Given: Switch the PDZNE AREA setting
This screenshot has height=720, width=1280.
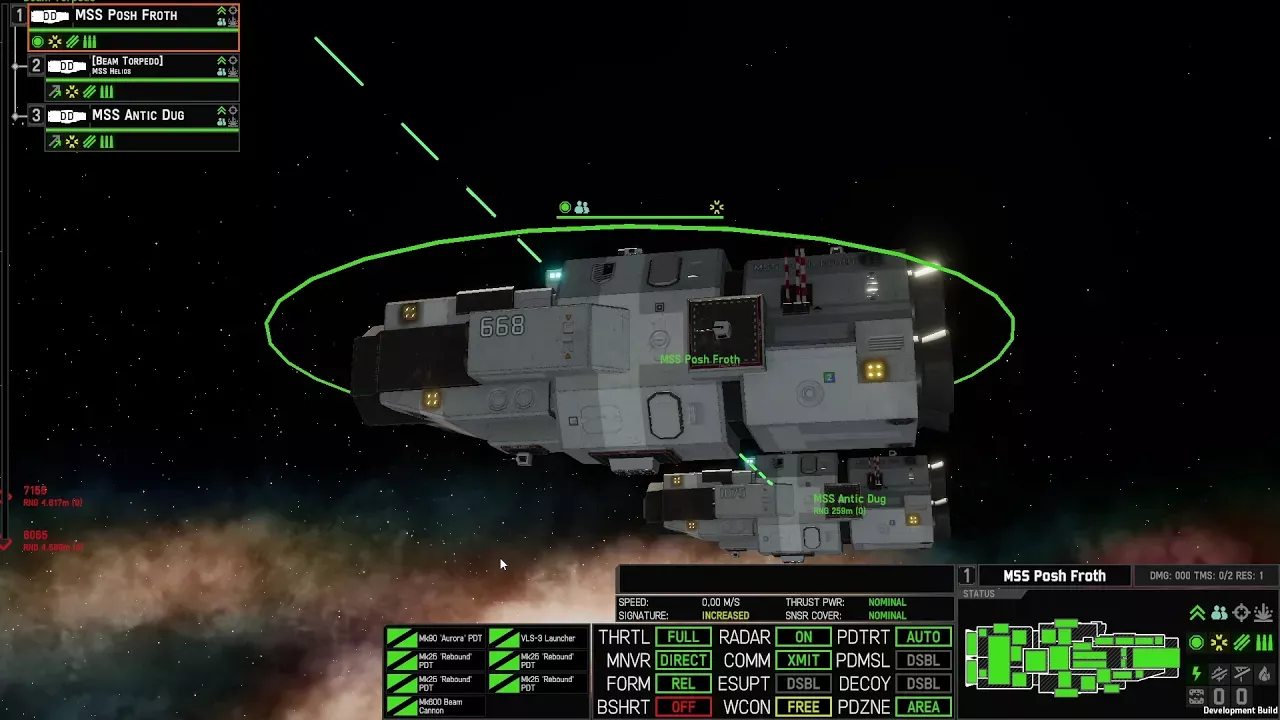Looking at the screenshot, I should coord(923,707).
